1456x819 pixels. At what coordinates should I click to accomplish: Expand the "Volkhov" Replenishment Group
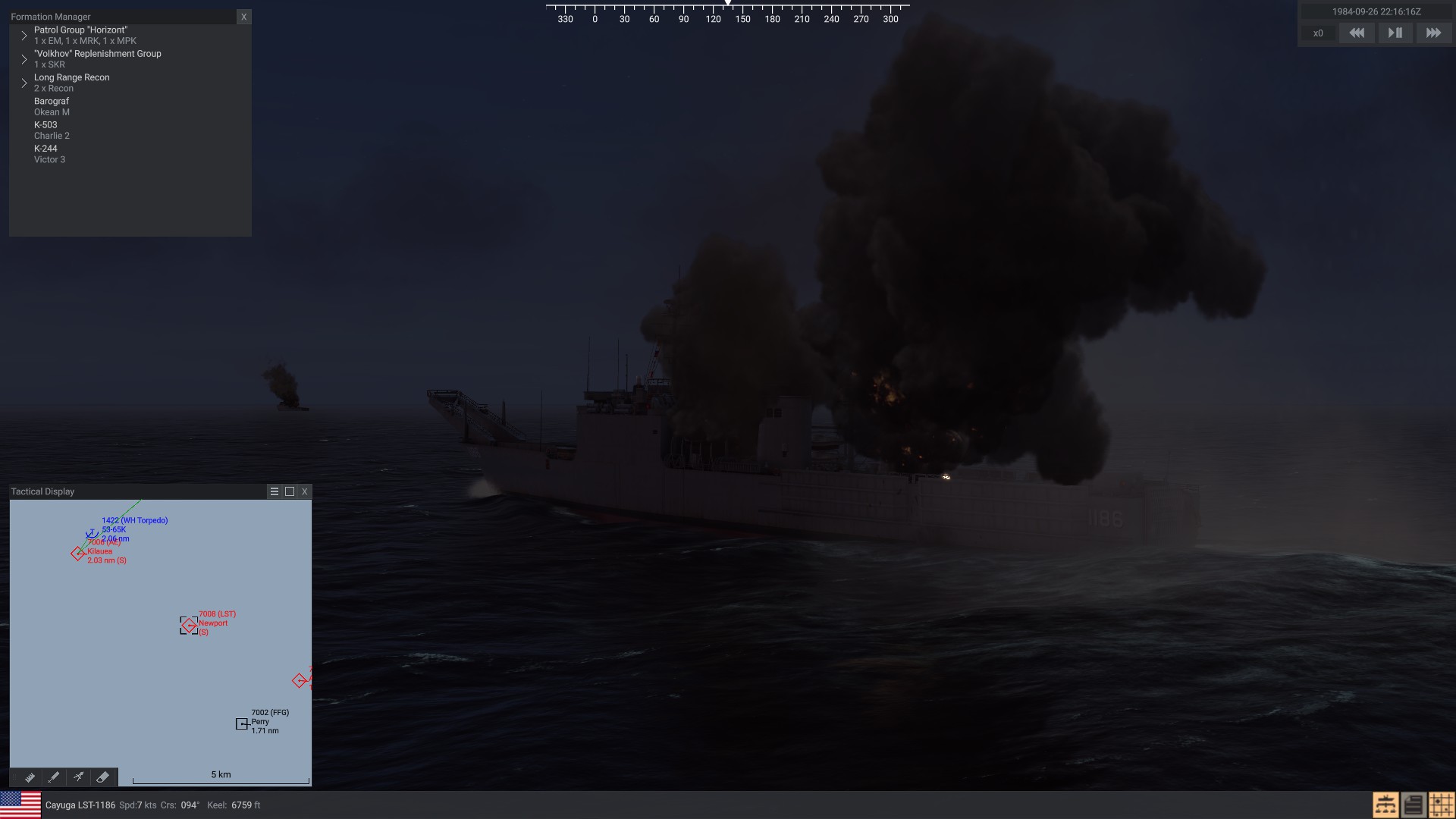pos(24,59)
